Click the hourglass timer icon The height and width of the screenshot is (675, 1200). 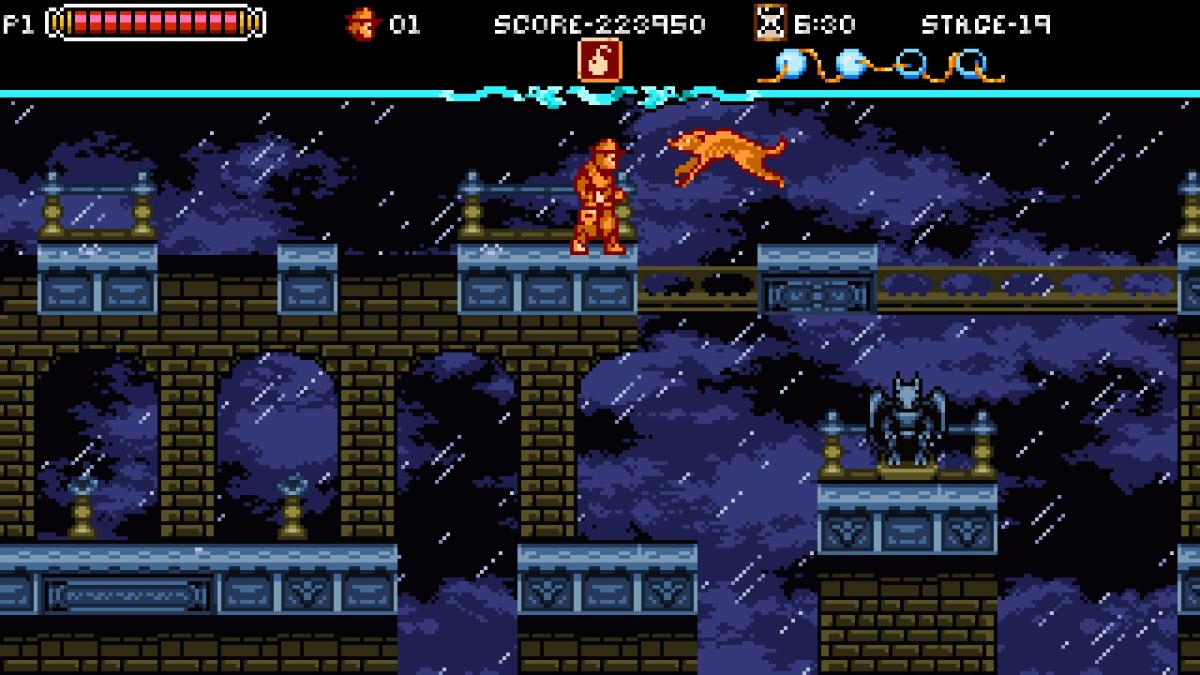pyautogui.click(x=769, y=23)
